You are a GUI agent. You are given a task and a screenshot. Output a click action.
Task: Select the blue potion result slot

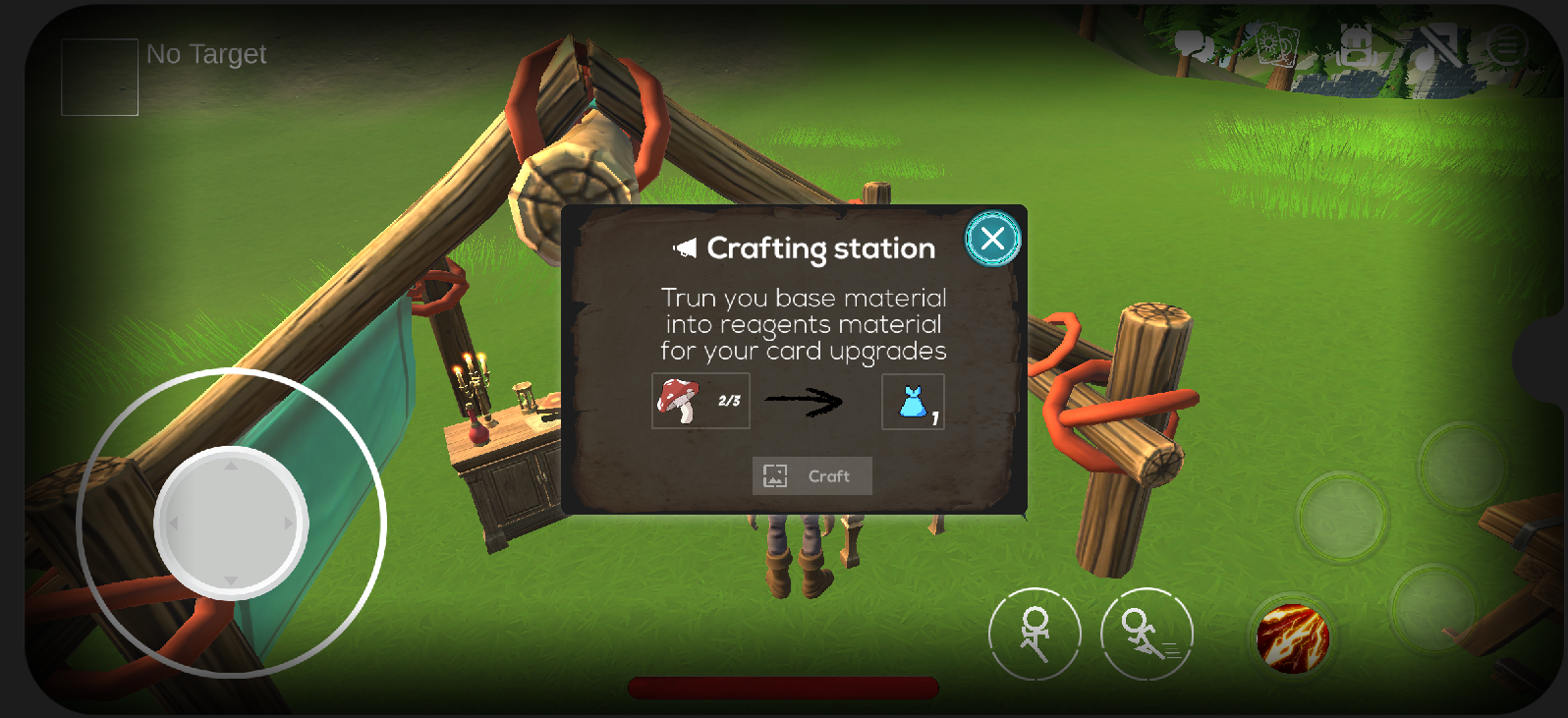[913, 402]
